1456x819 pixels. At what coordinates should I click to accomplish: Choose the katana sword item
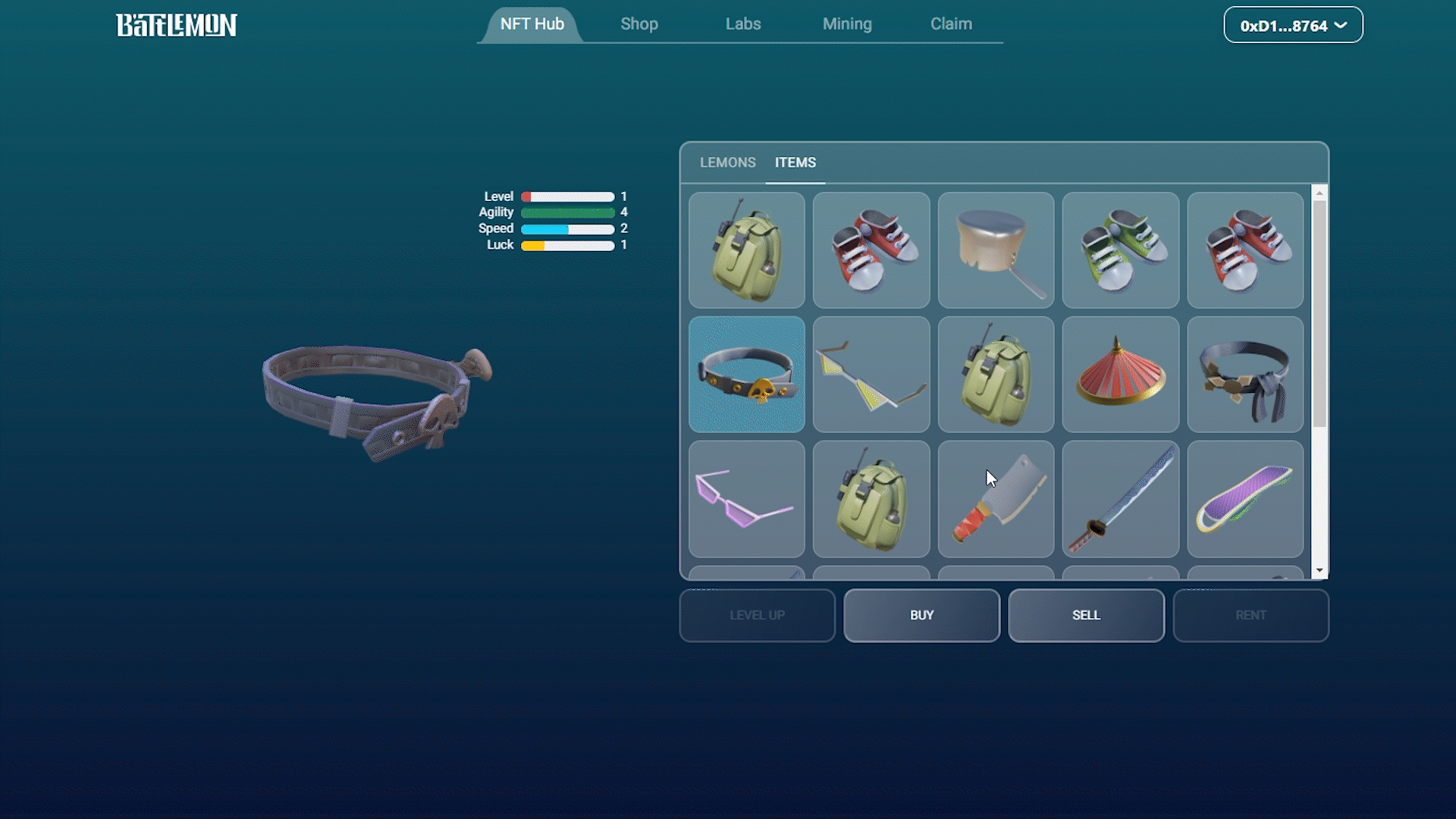pos(1120,499)
